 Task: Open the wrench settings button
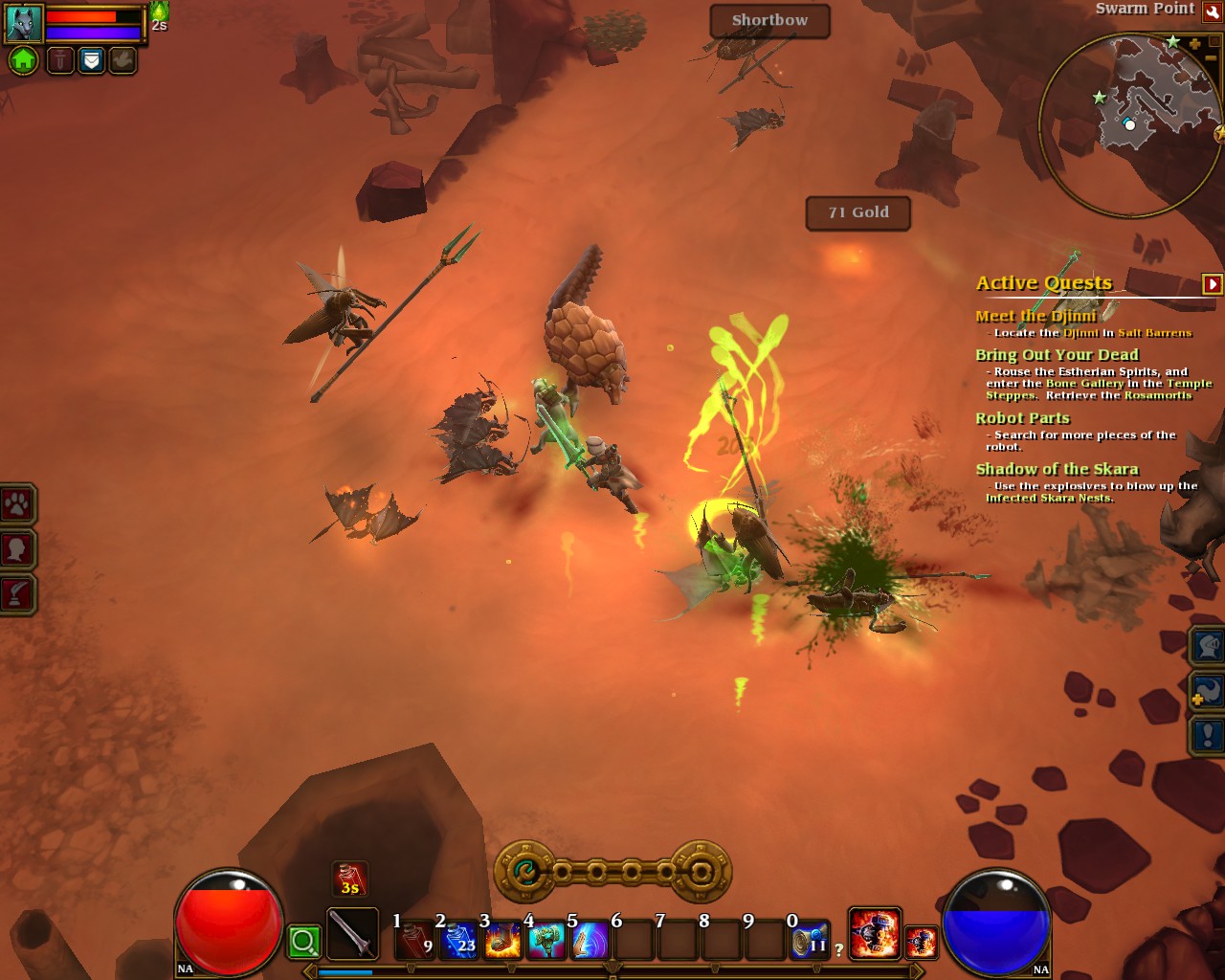(1213, 11)
